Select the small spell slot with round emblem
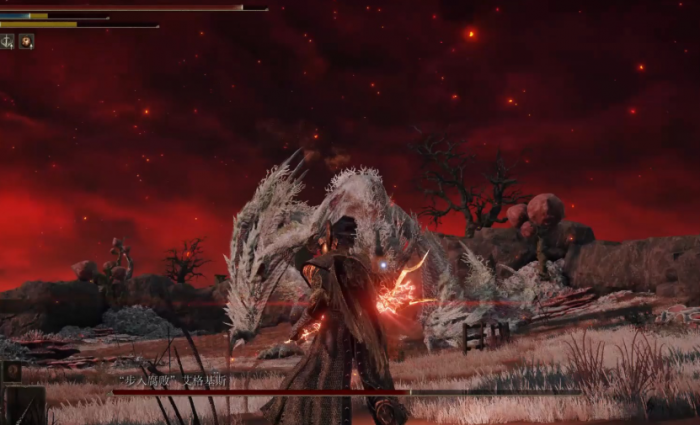 pos(12,372)
